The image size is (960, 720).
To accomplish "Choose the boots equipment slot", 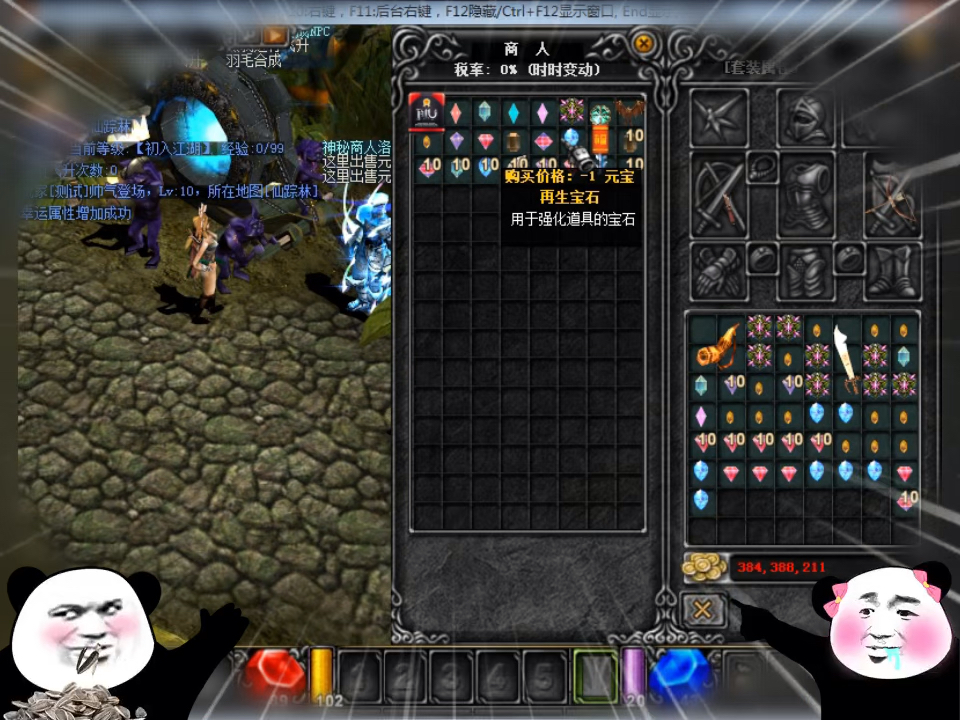I will point(892,270).
